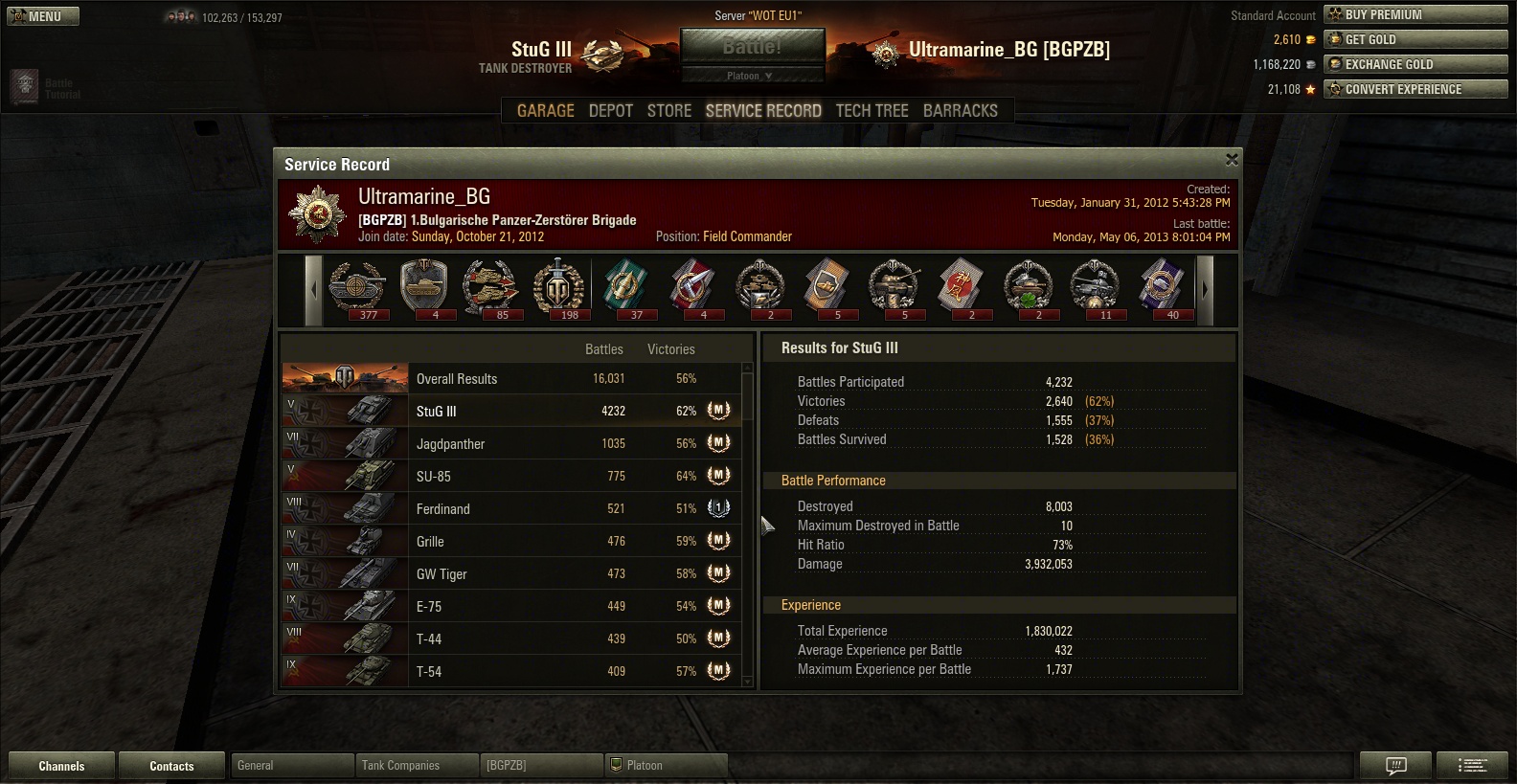
Task: Open the EXCHANGE GOLD option
Action: pyautogui.click(x=1415, y=64)
